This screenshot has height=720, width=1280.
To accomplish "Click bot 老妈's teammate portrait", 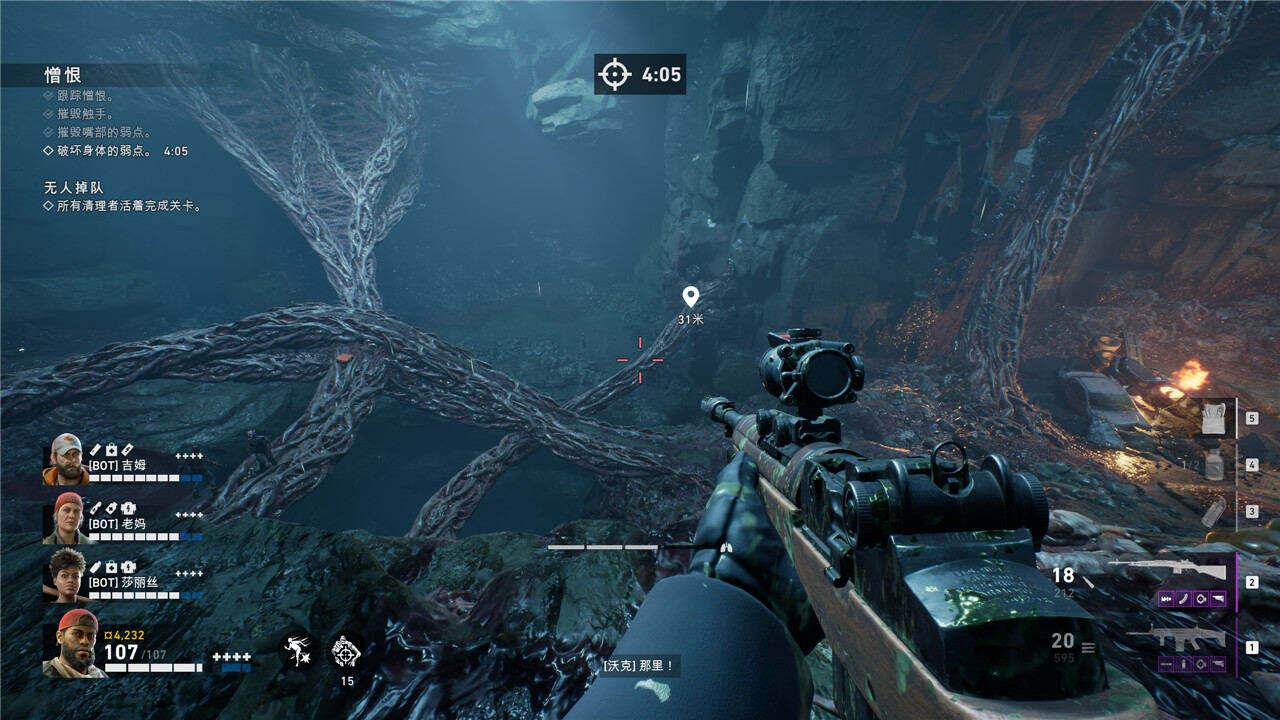I will tap(65, 517).
